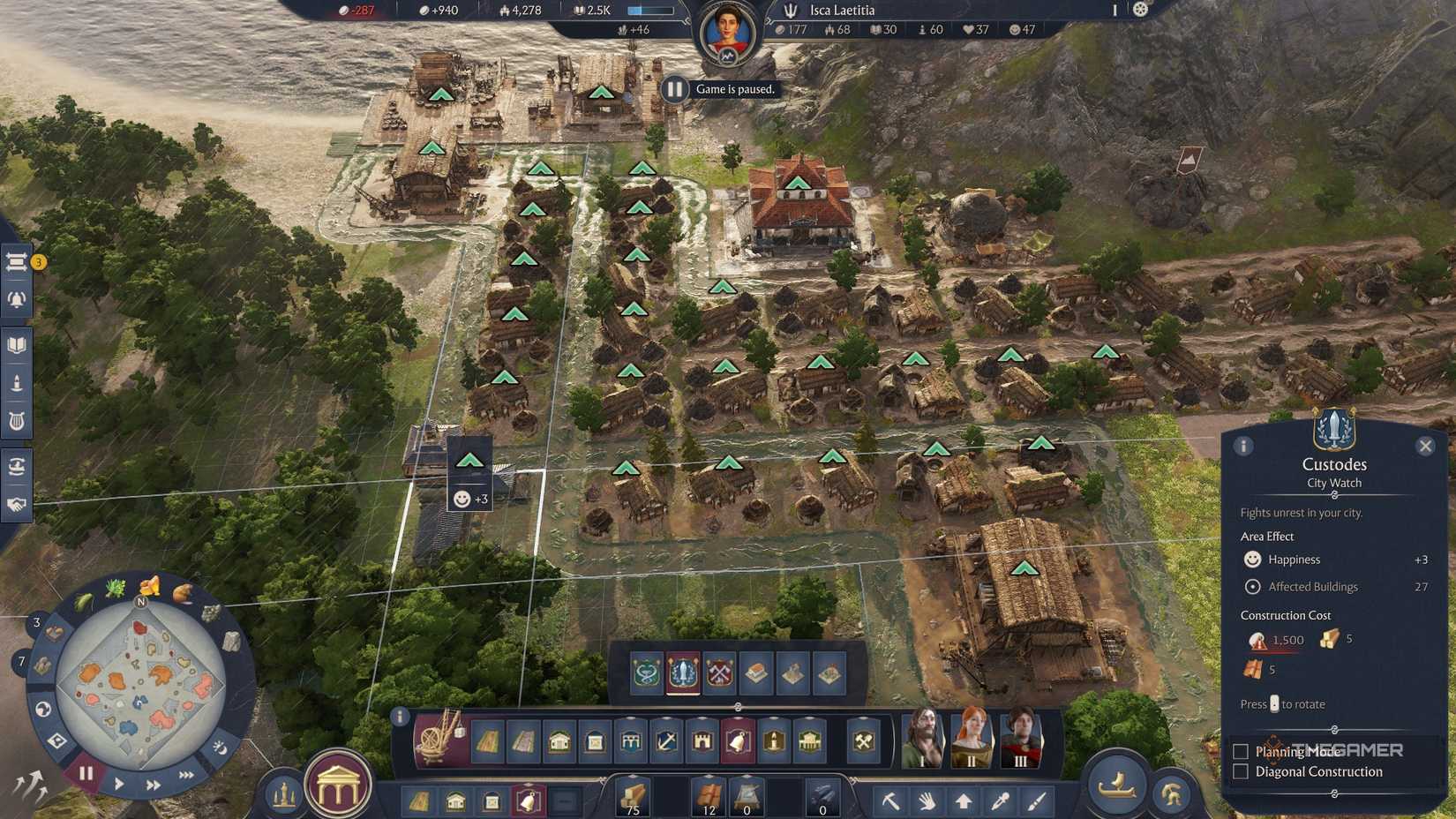Enable the Diagonal Construction checkbox

(1239, 771)
